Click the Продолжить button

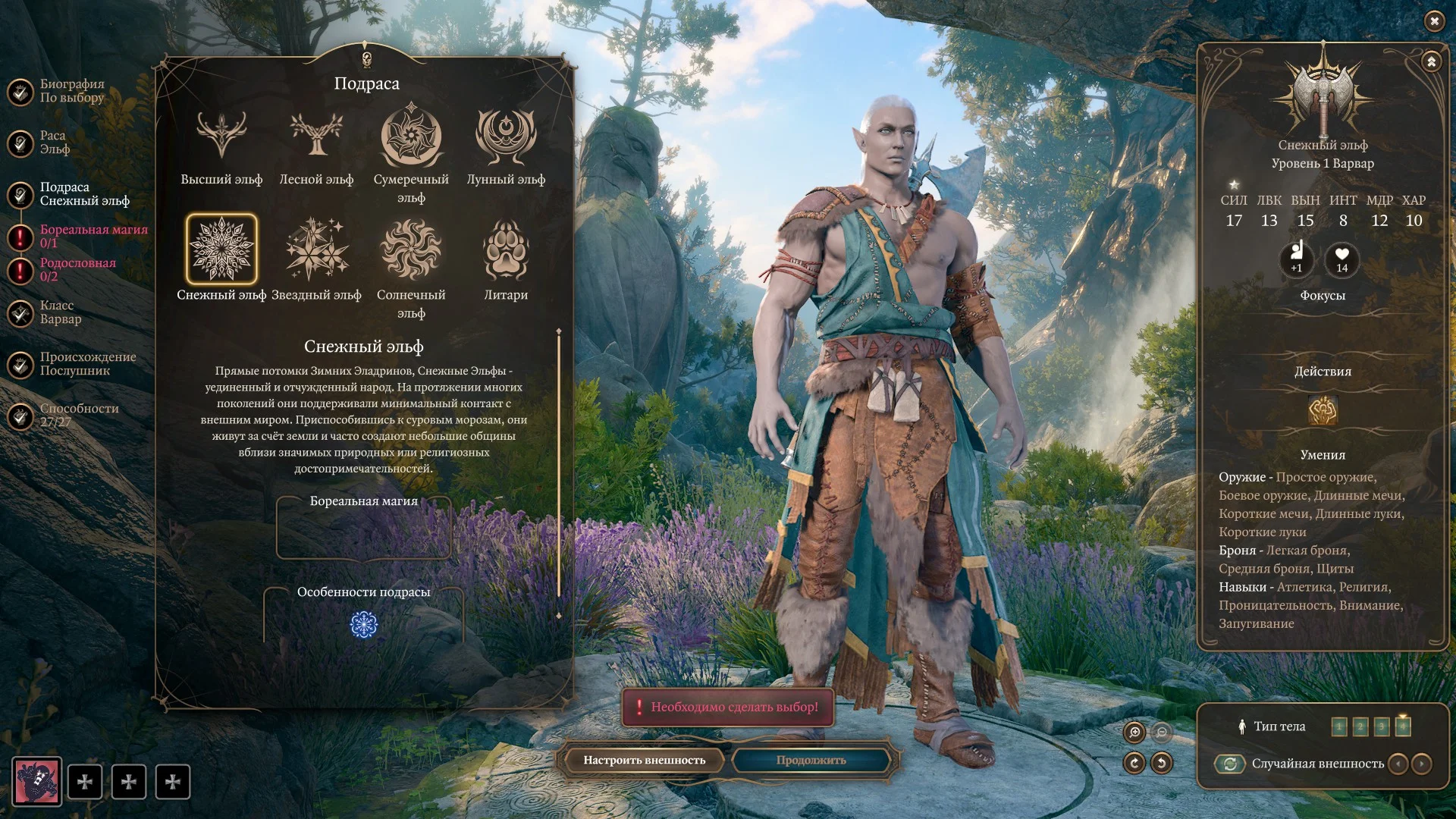click(x=811, y=760)
